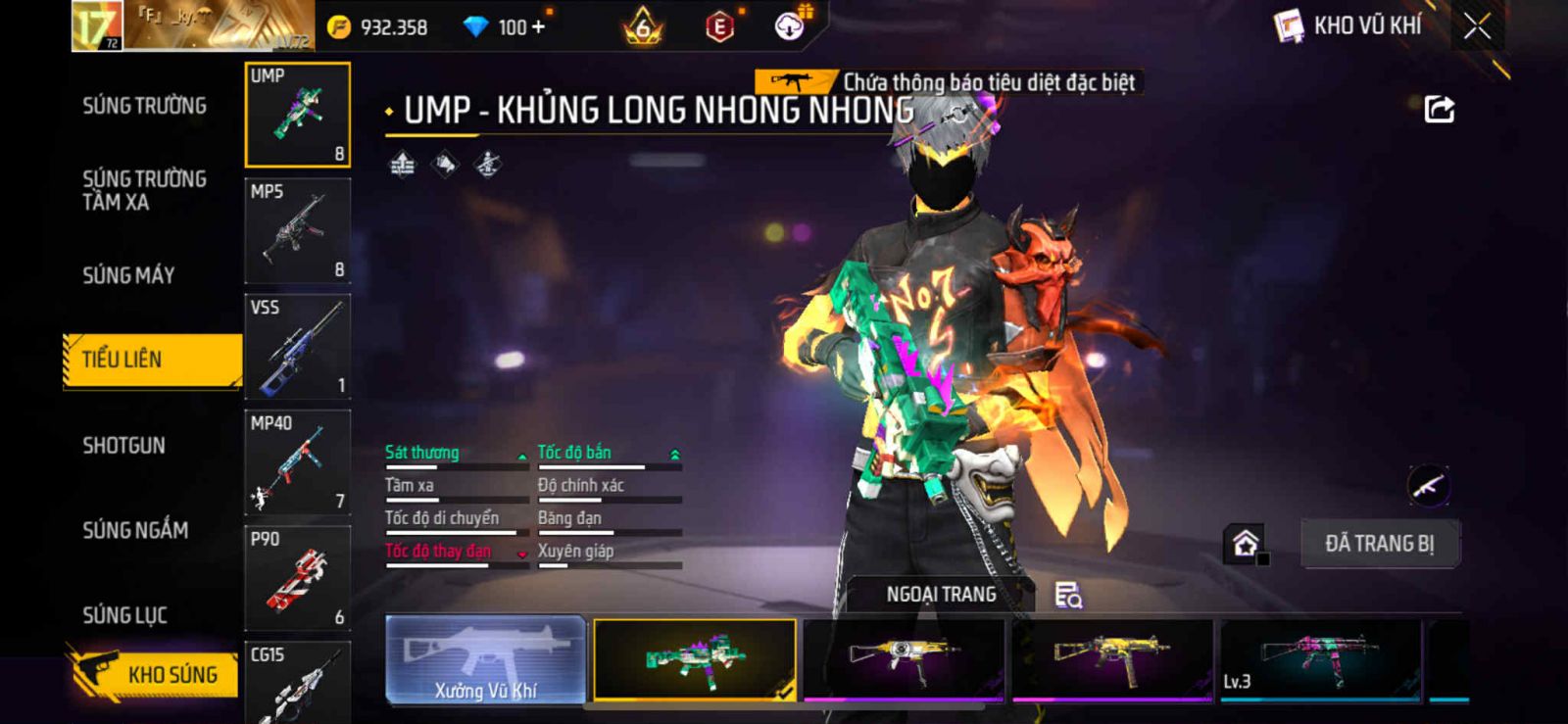Select the VSS weapon tile
The height and width of the screenshot is (724, 1568).
click(297, 347)
